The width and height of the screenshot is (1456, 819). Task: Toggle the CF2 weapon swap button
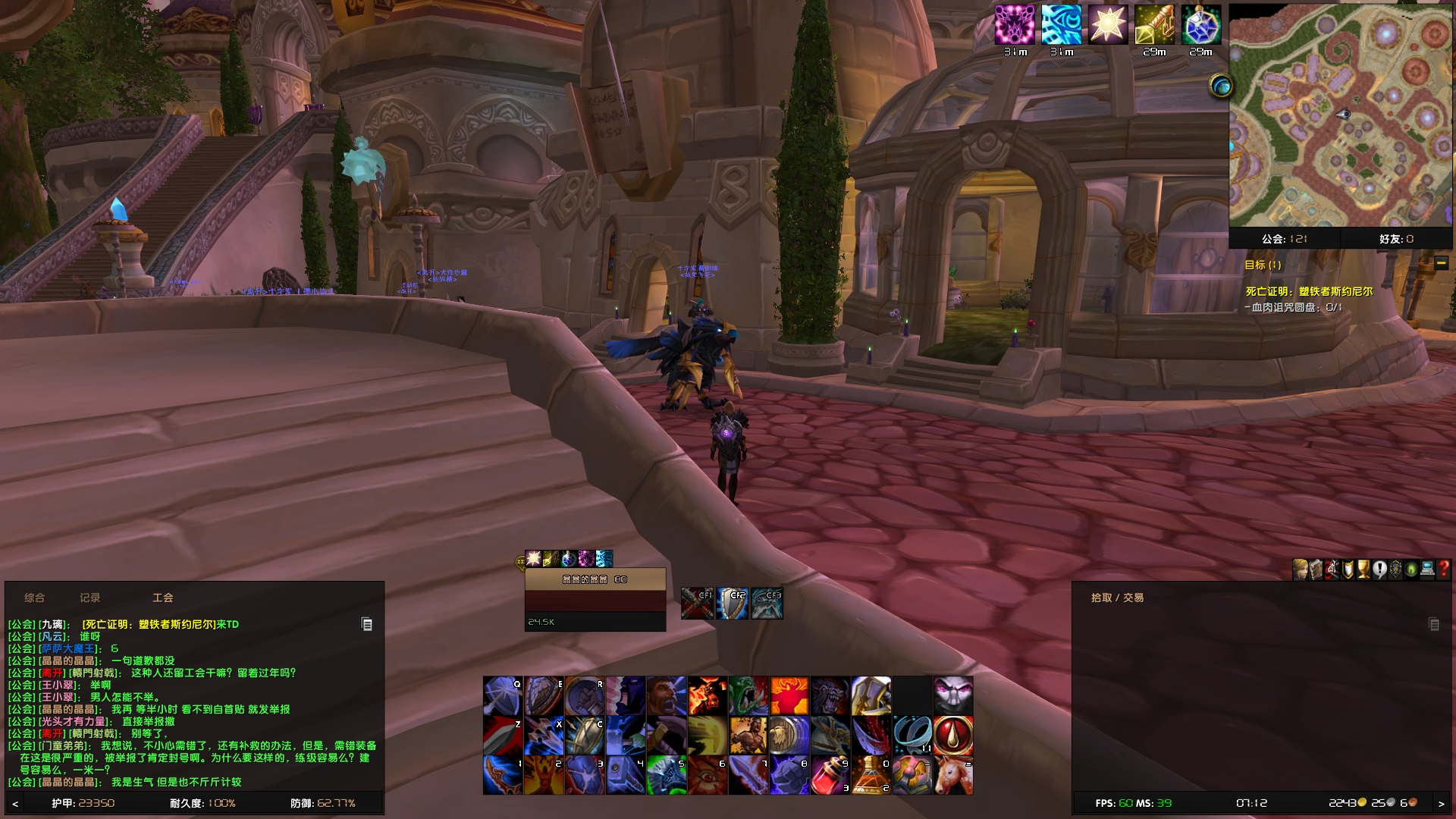pos(732,603)
